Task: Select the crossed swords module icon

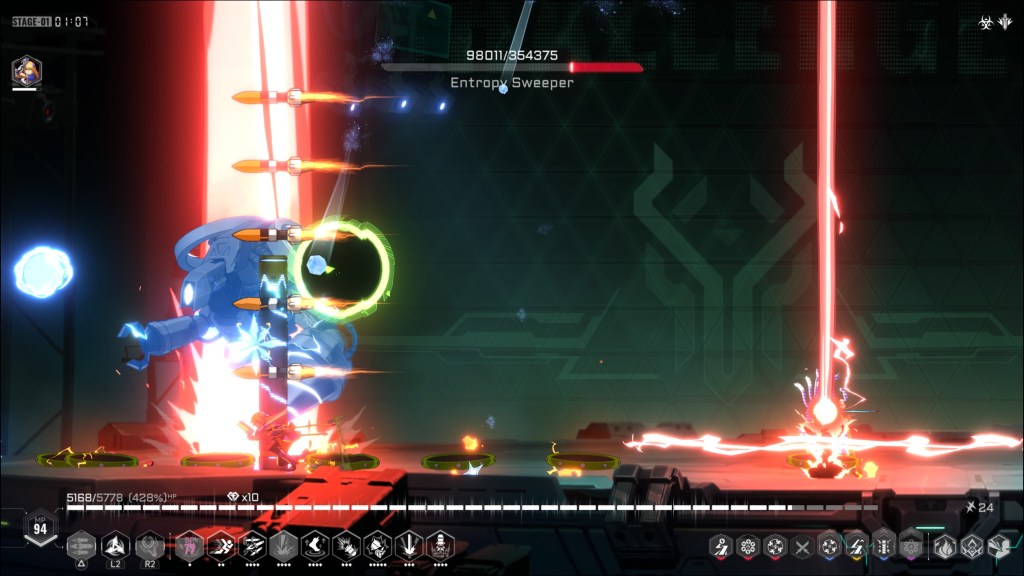Action: pos(801,546)
